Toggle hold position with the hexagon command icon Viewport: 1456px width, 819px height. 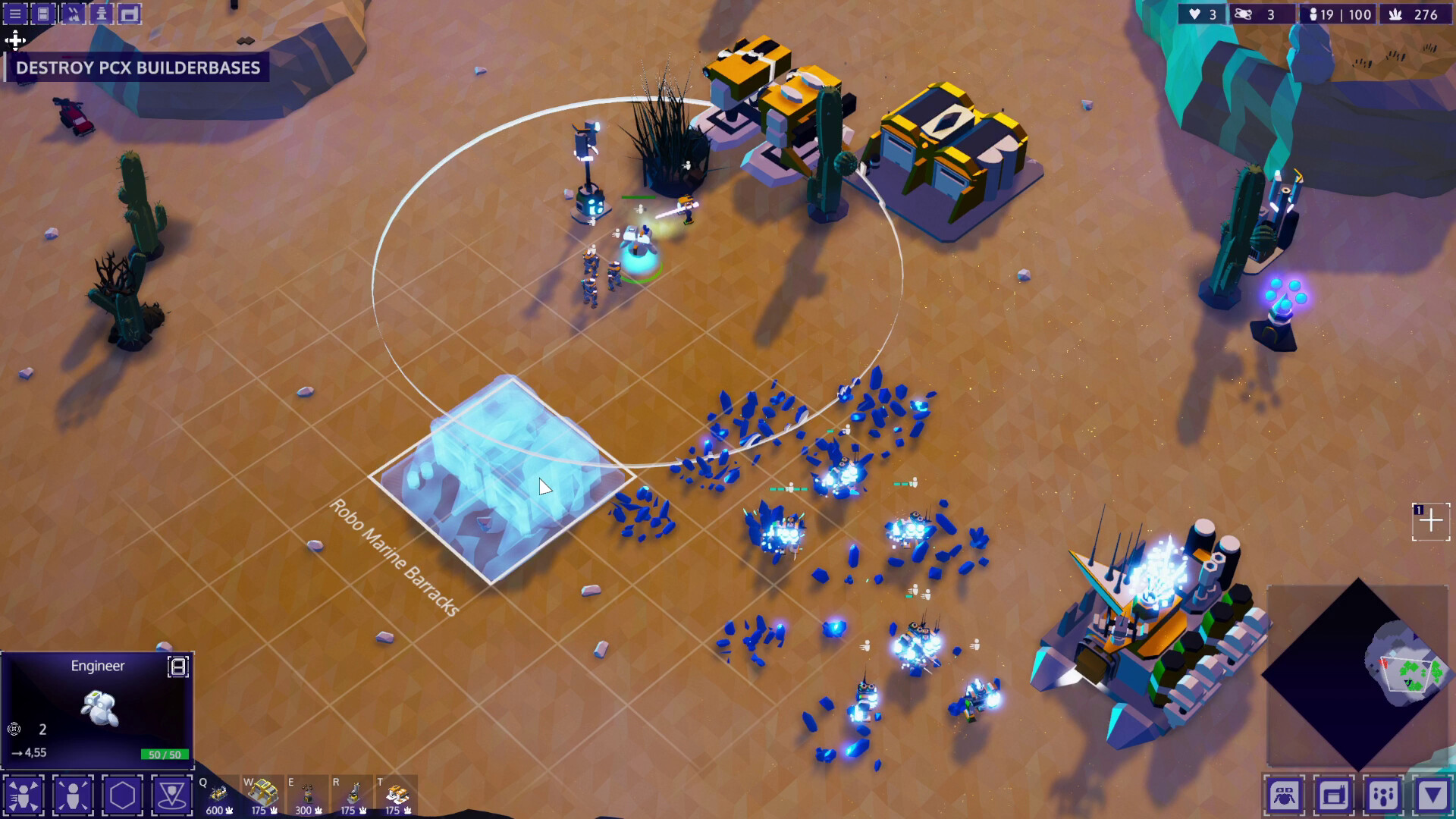click(122, 794)
